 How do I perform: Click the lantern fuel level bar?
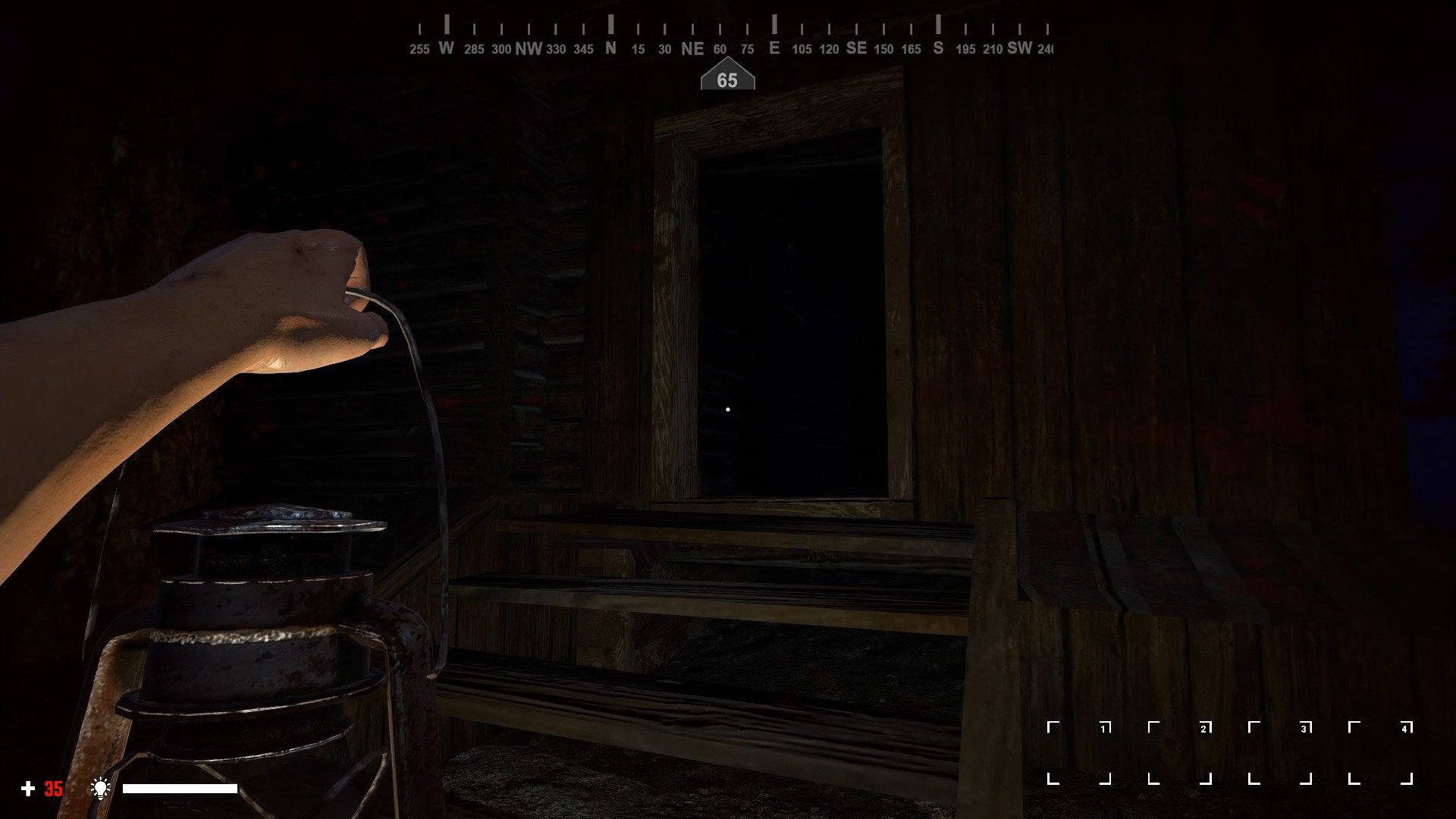[180, 789]
